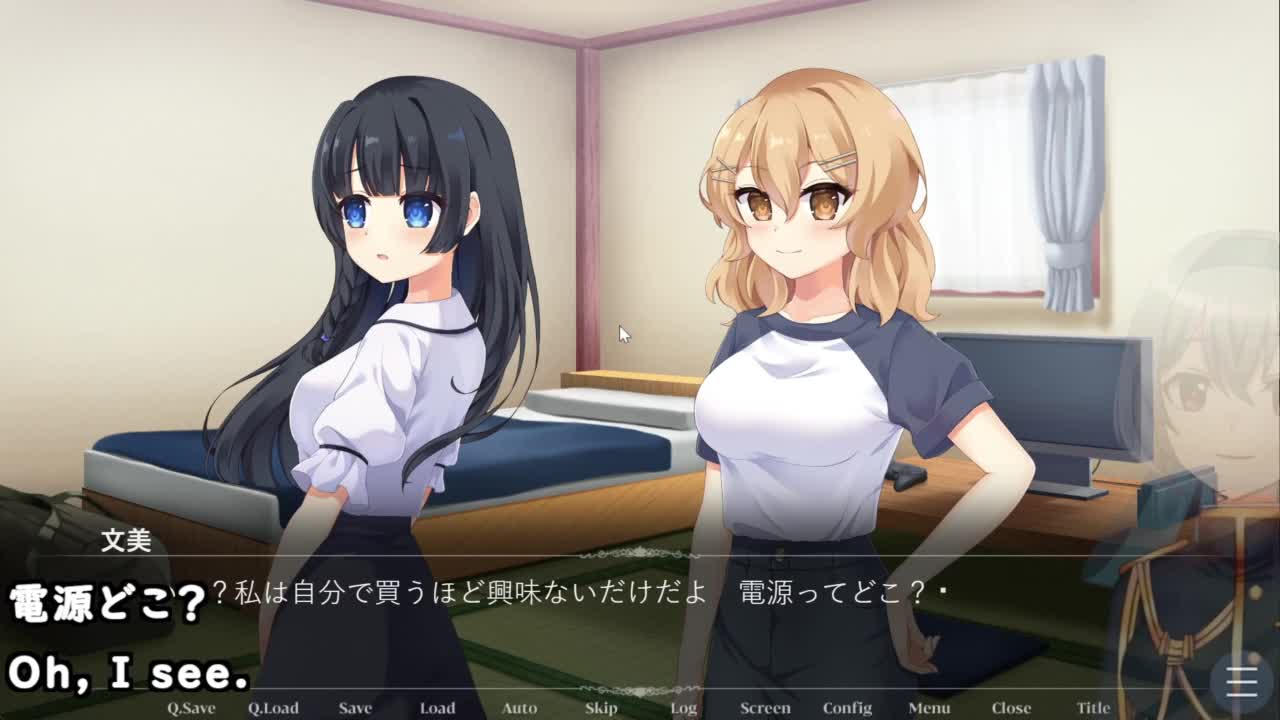Open the Load menu

437,708
